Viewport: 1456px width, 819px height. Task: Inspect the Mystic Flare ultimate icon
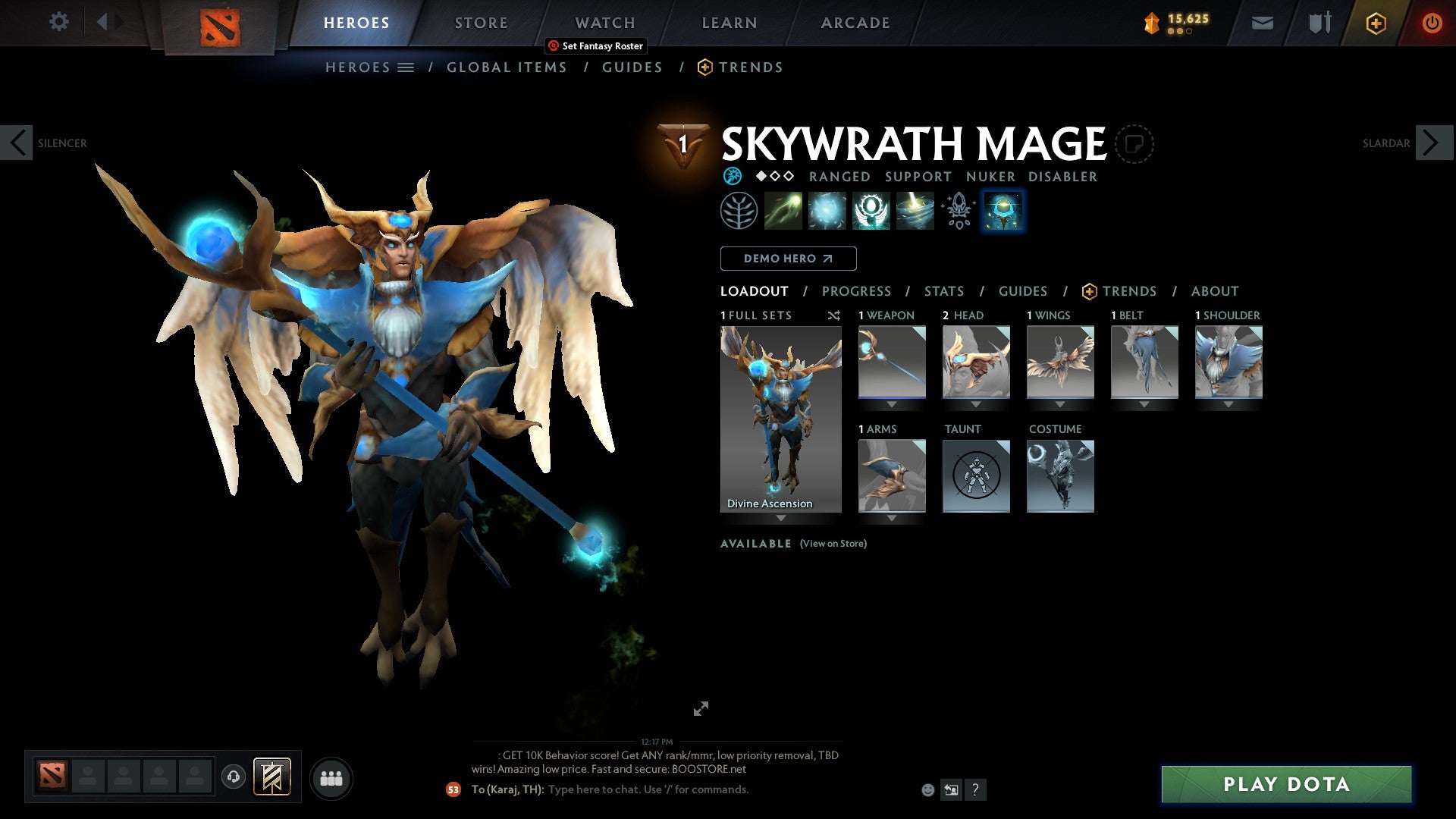click(x=914, y=210)
